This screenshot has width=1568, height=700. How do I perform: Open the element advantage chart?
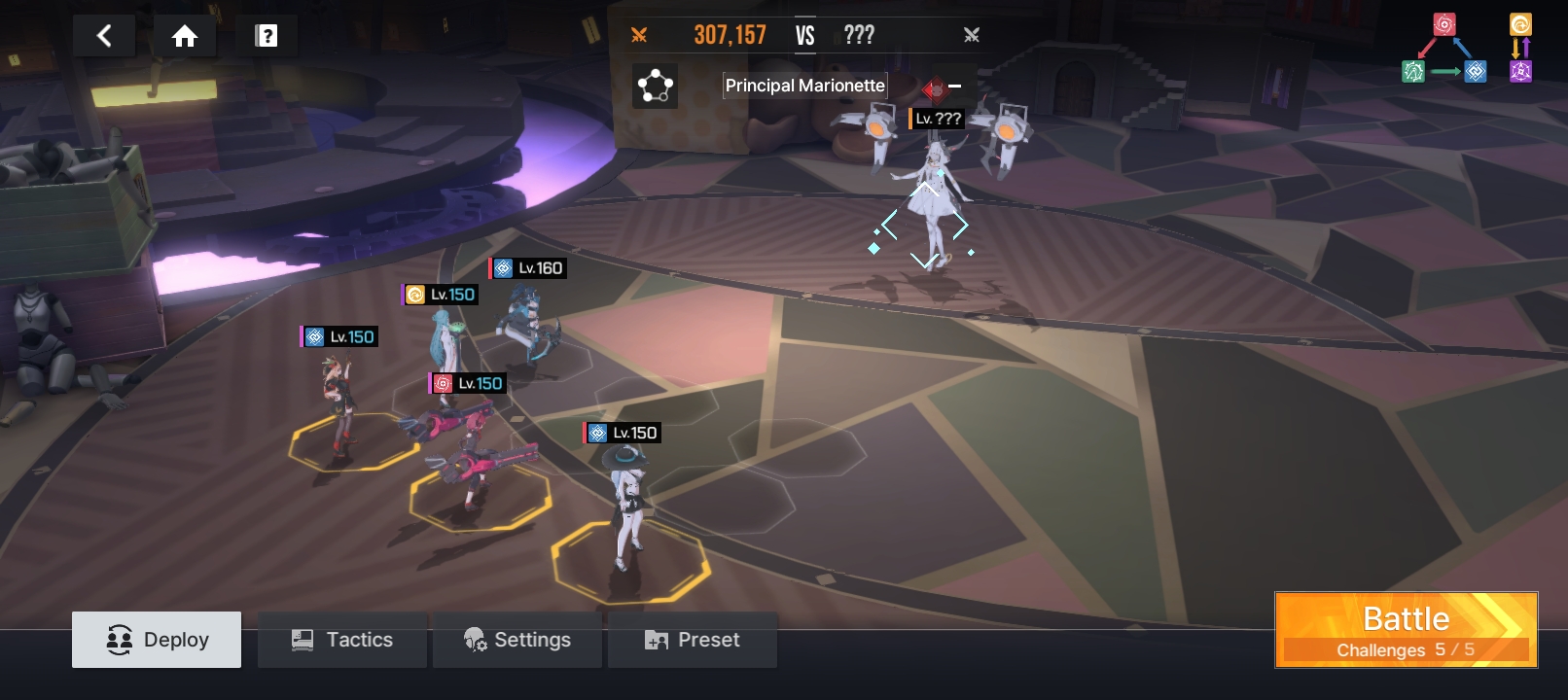[x=1466, y=48]
